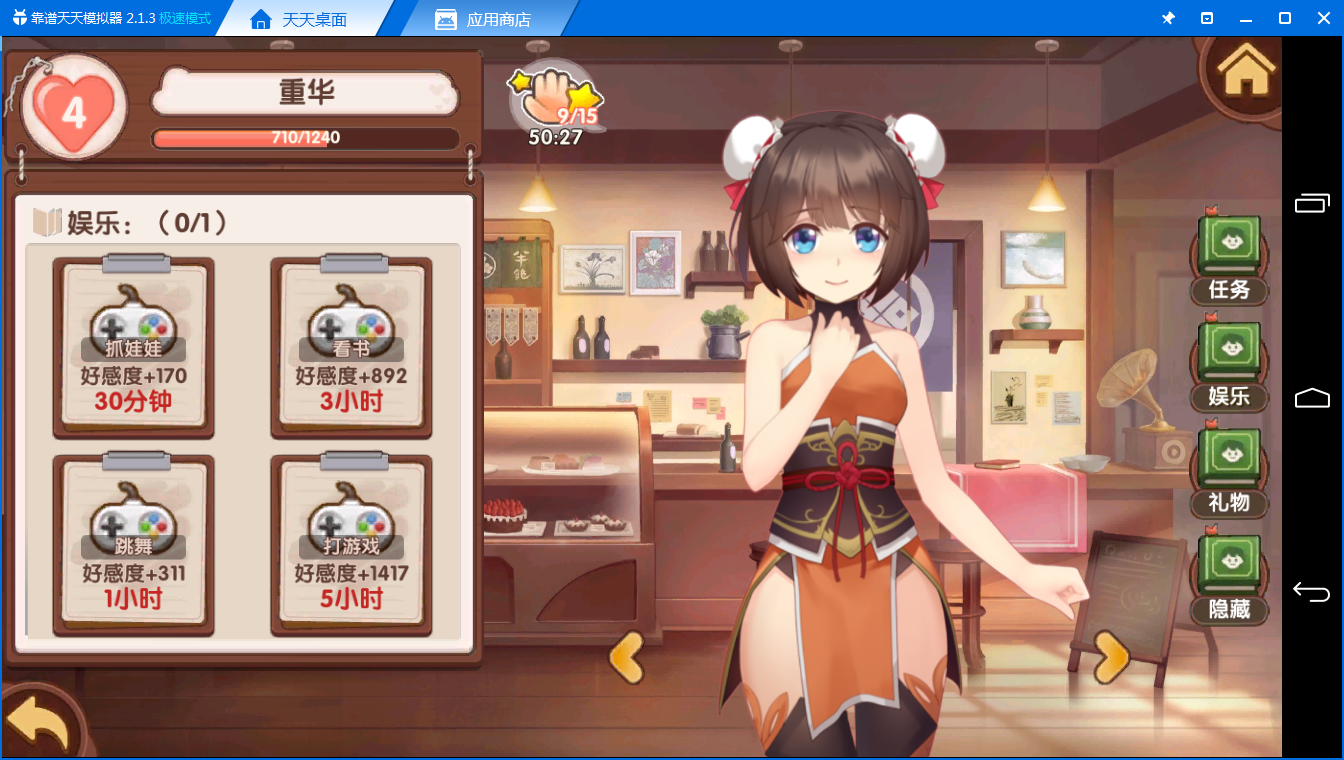Pick the 跳舞 1小时 activity card

point(133,546)
